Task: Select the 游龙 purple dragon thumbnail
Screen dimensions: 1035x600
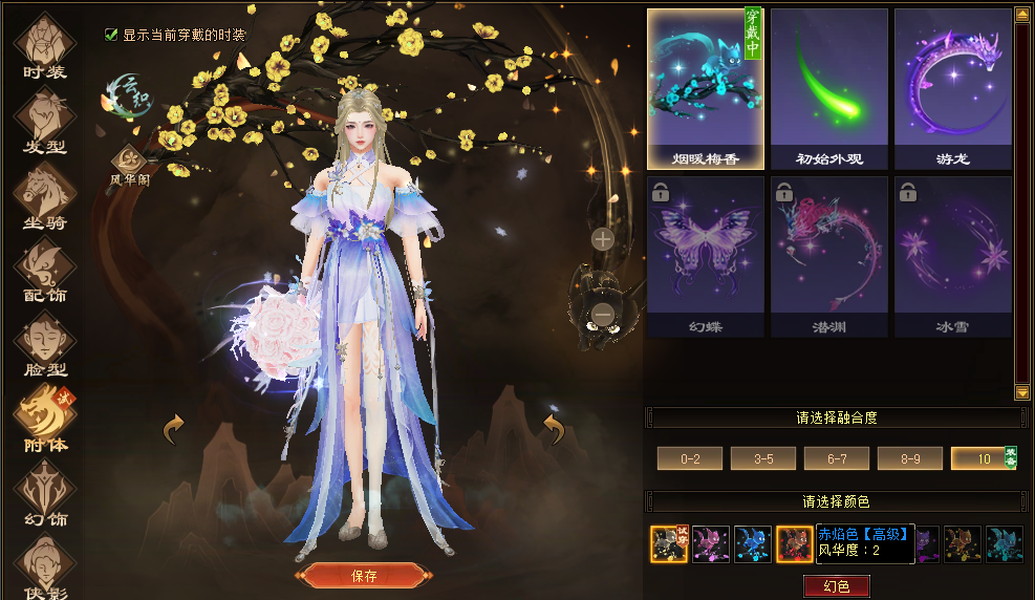Action: pos(953,88)
